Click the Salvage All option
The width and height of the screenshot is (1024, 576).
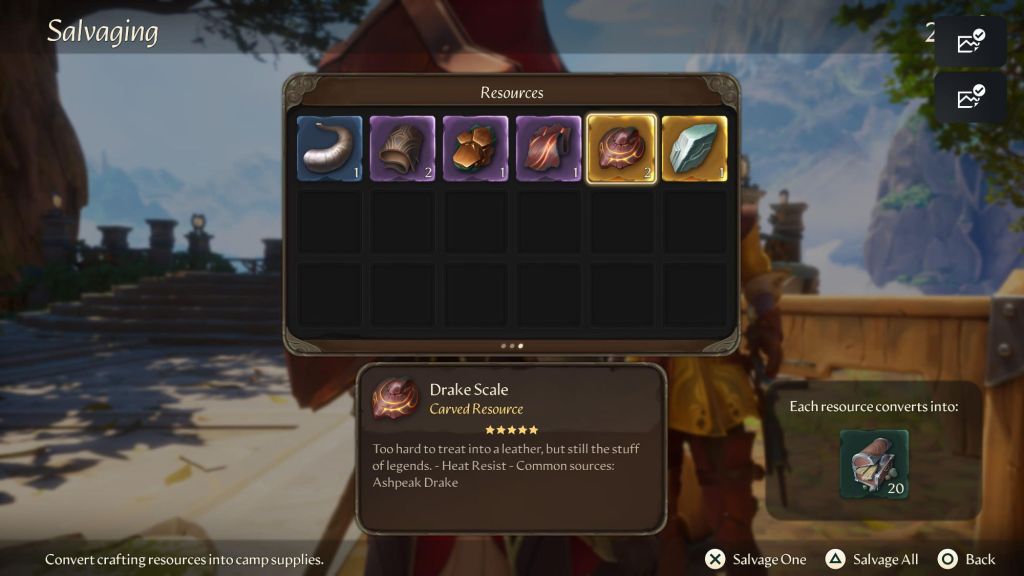[872, 559]
